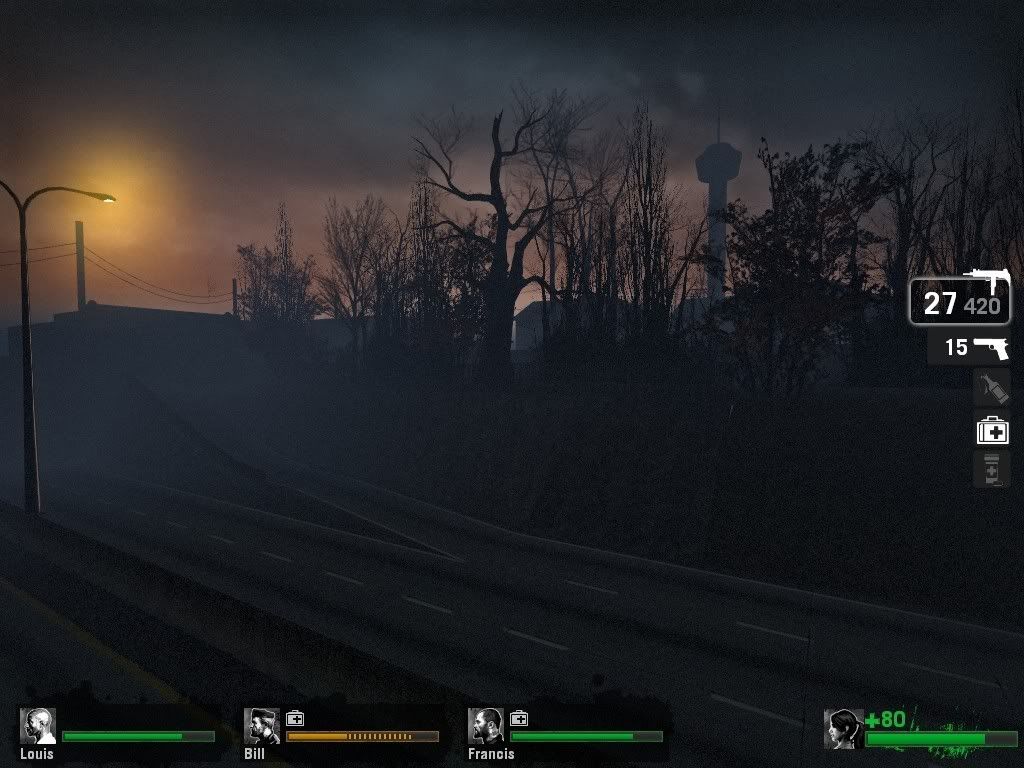Click Francis's teammate portrait
Screen dimensions: 1024x768
click(486, 726)
